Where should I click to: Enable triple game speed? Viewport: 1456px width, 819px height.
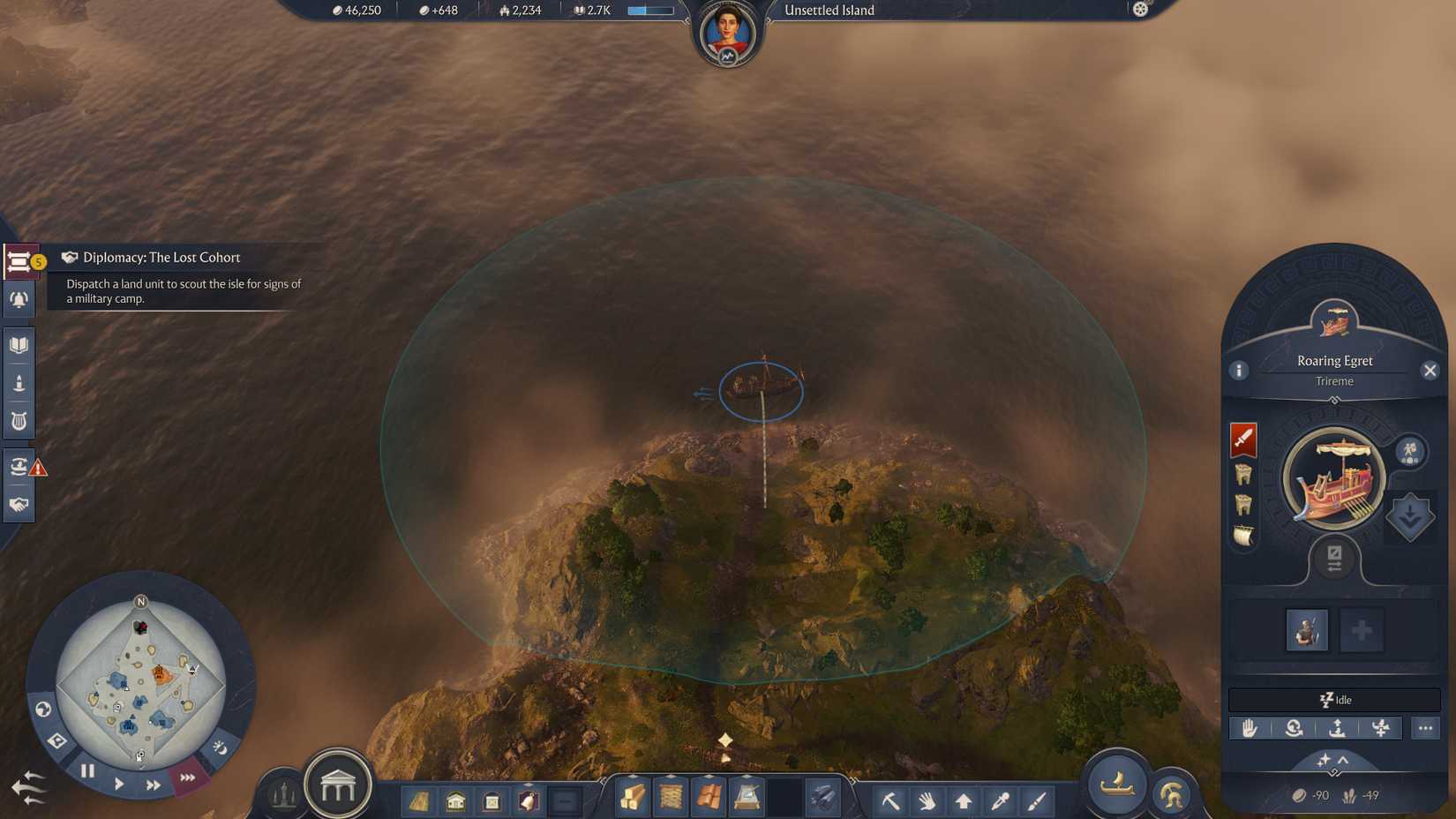click(x=187, y=778)
